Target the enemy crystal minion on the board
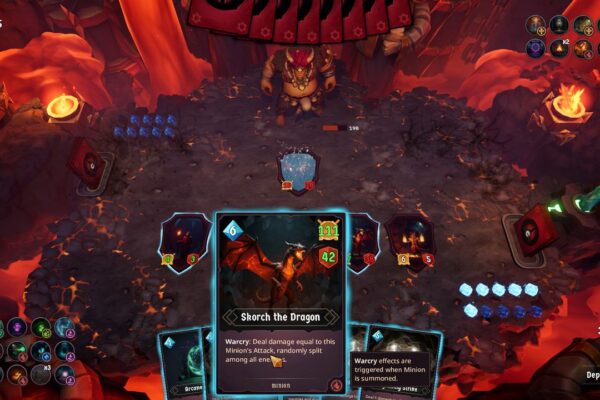 click(x=297, y=168)
